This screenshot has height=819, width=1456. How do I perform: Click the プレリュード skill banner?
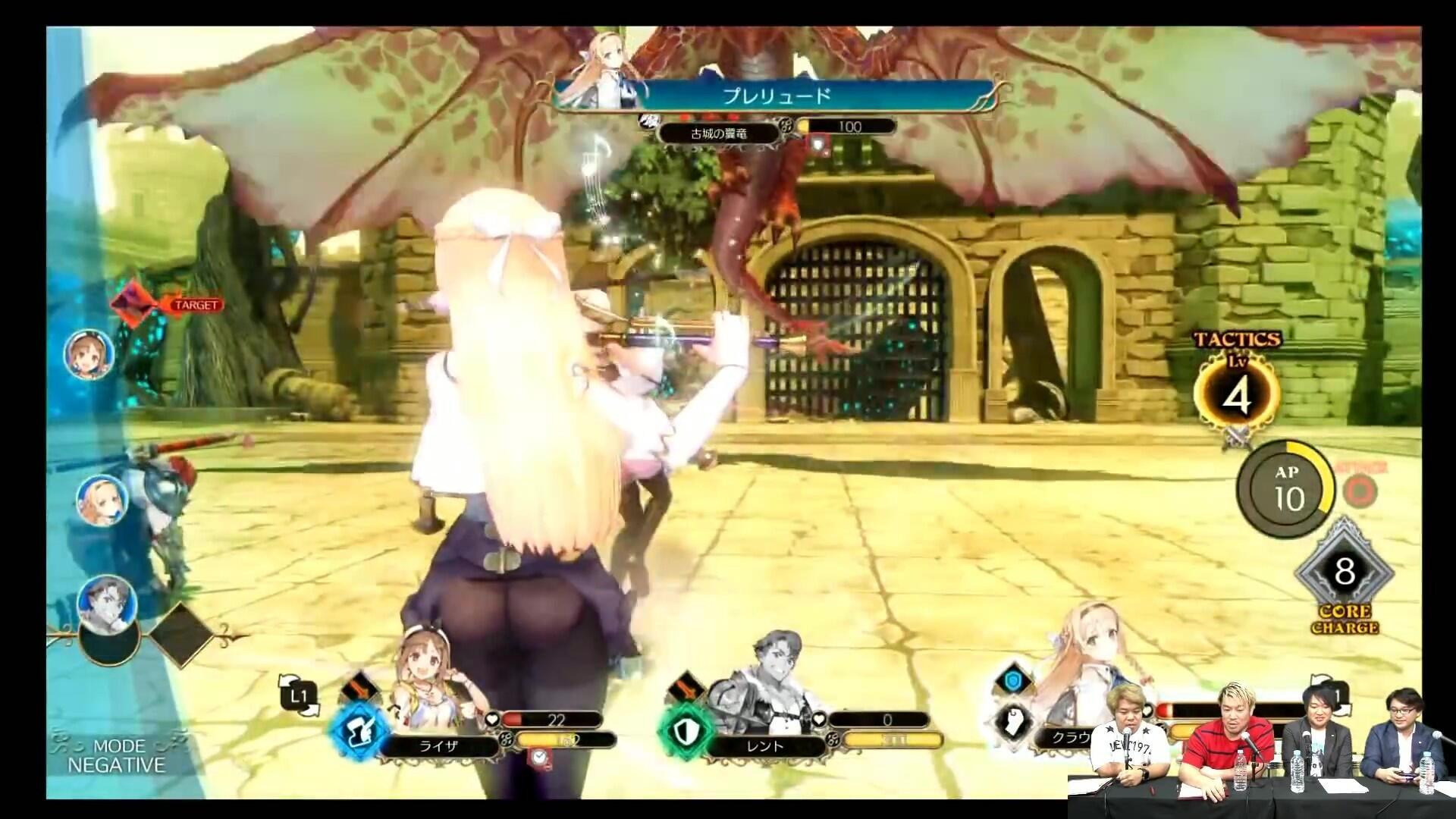(775, 96)
